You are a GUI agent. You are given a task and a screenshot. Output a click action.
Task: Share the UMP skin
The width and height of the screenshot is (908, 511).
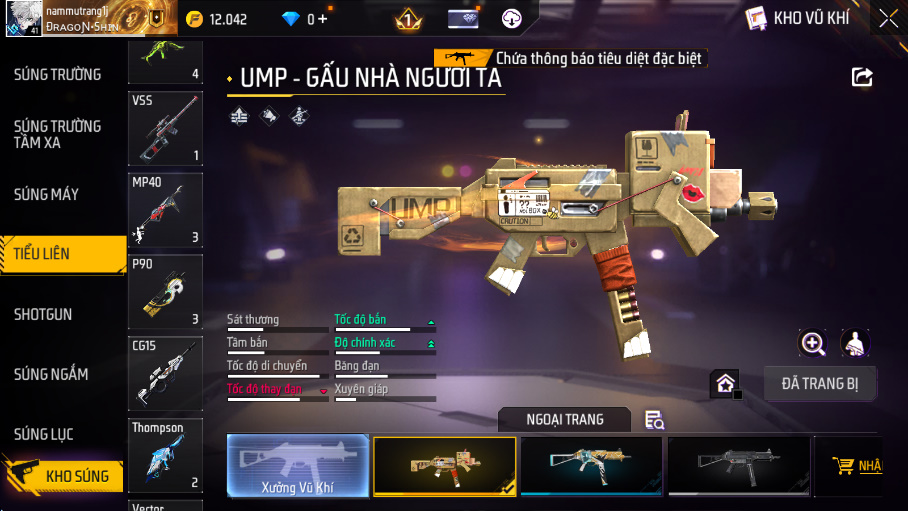tap(862, 77)
